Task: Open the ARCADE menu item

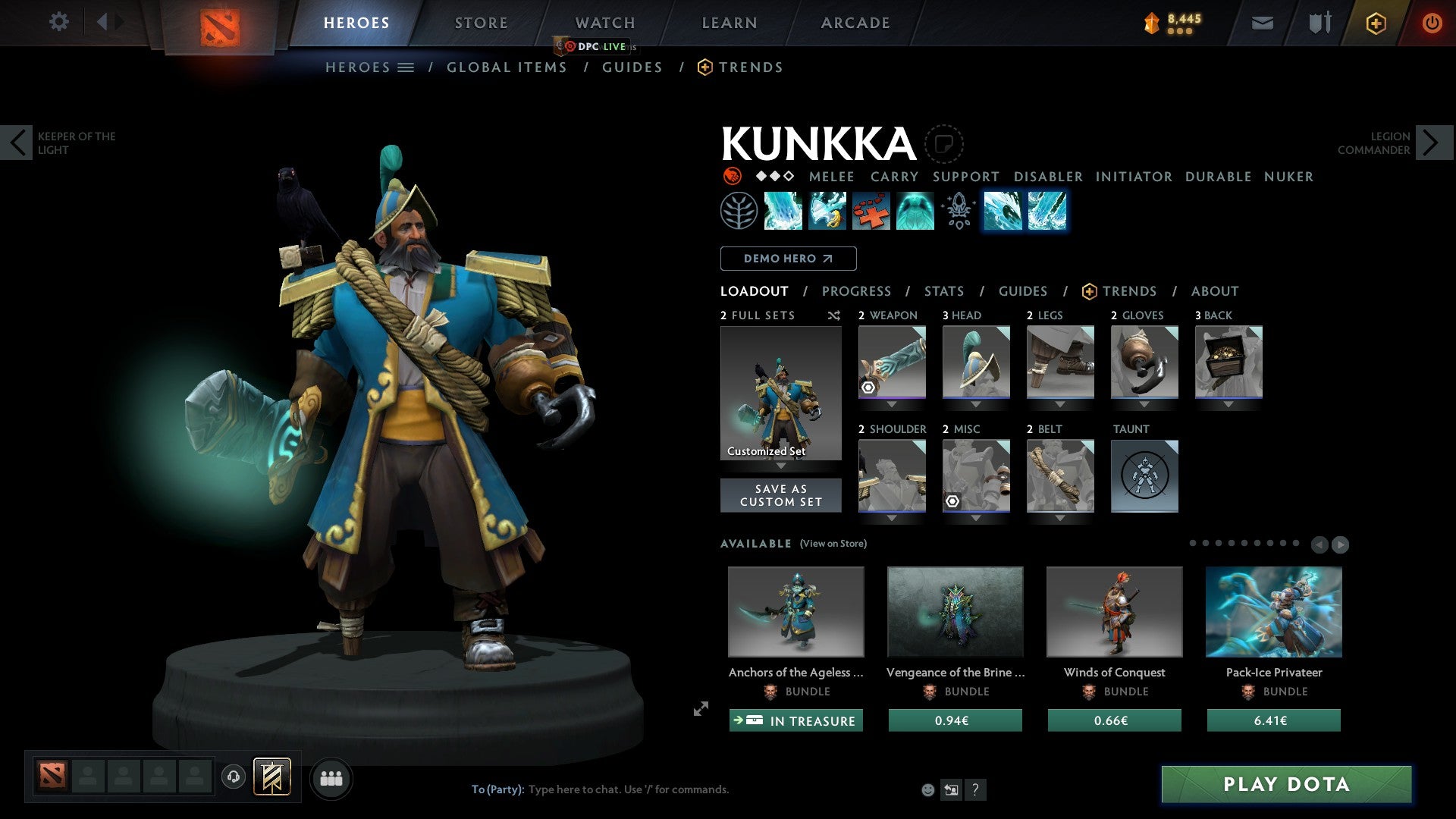Action: pyautogui.click(x=855, y=22)
